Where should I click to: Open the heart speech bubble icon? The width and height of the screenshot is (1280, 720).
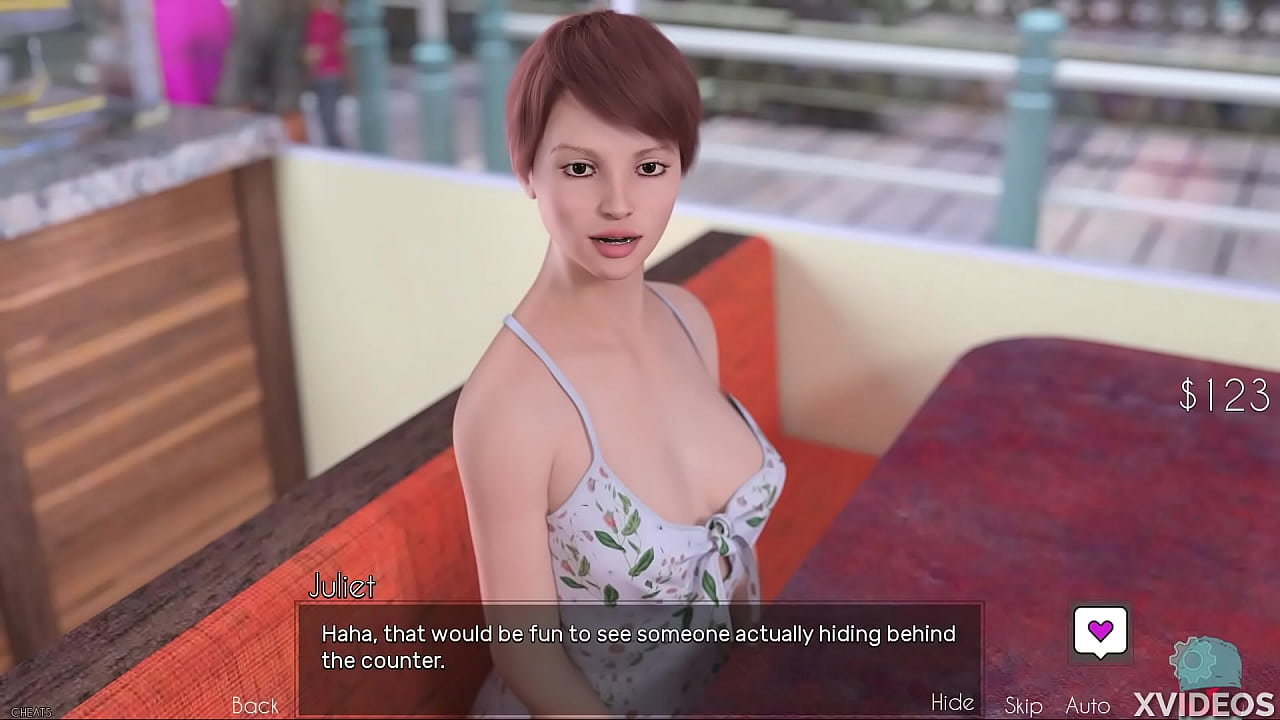pyautogui.click(x=1100, y=632)
